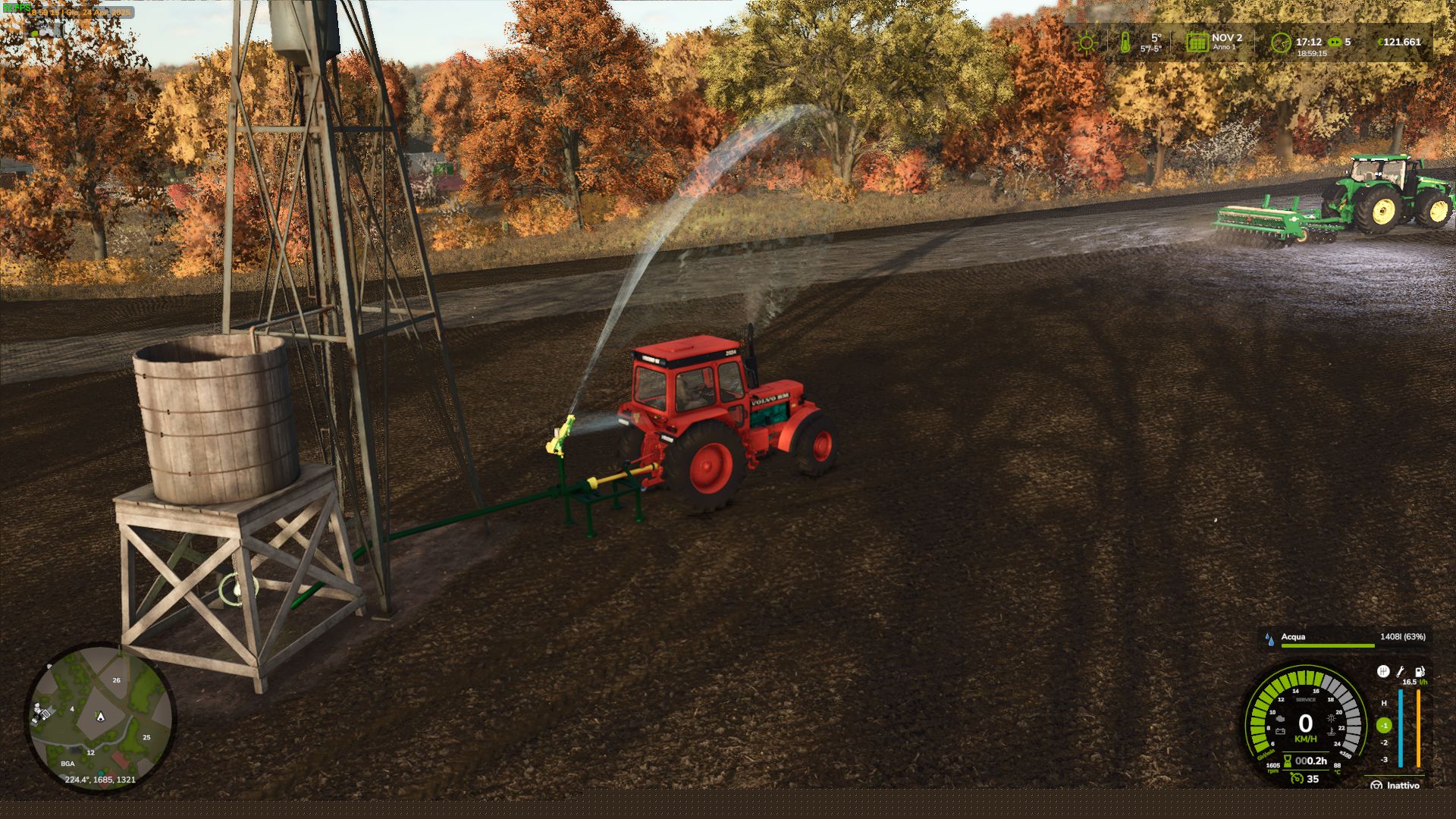Select the thermometer temperature icon
The image size is (1456, 819).
tap(1125, 42)
